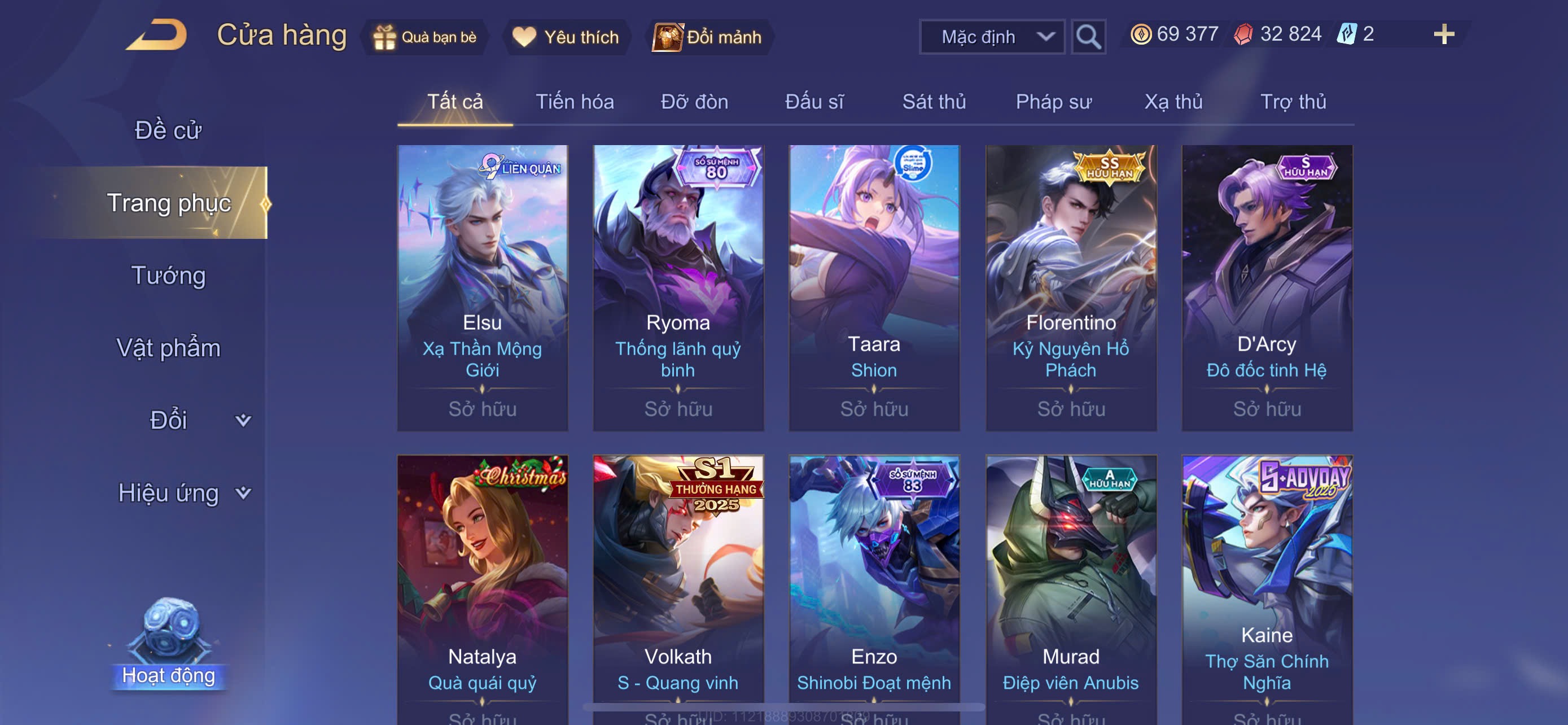Open the Tướng heroes section
Screen dimensions: 1568x725
coord(168,275)
